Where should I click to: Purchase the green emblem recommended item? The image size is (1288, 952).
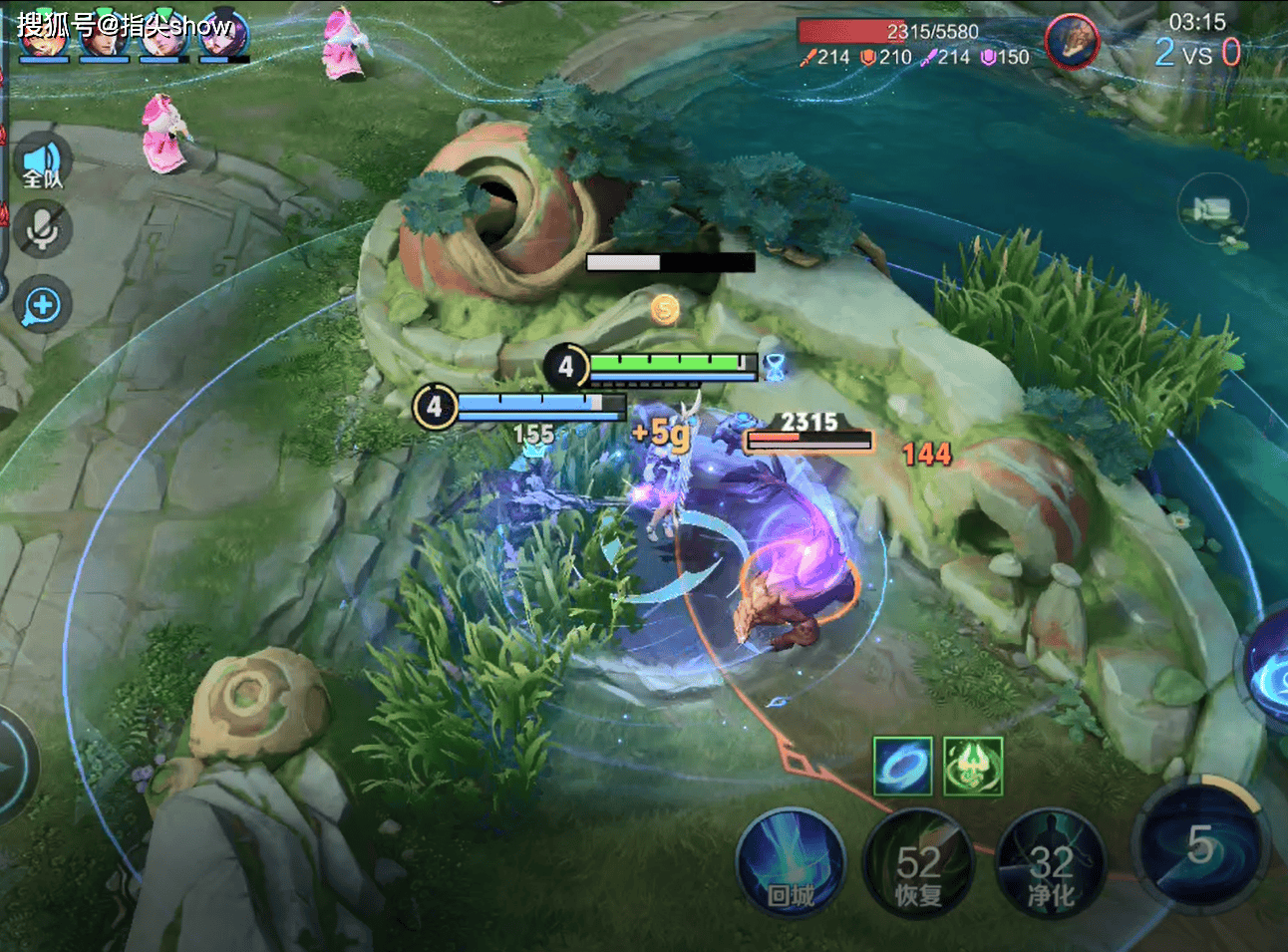972,766
